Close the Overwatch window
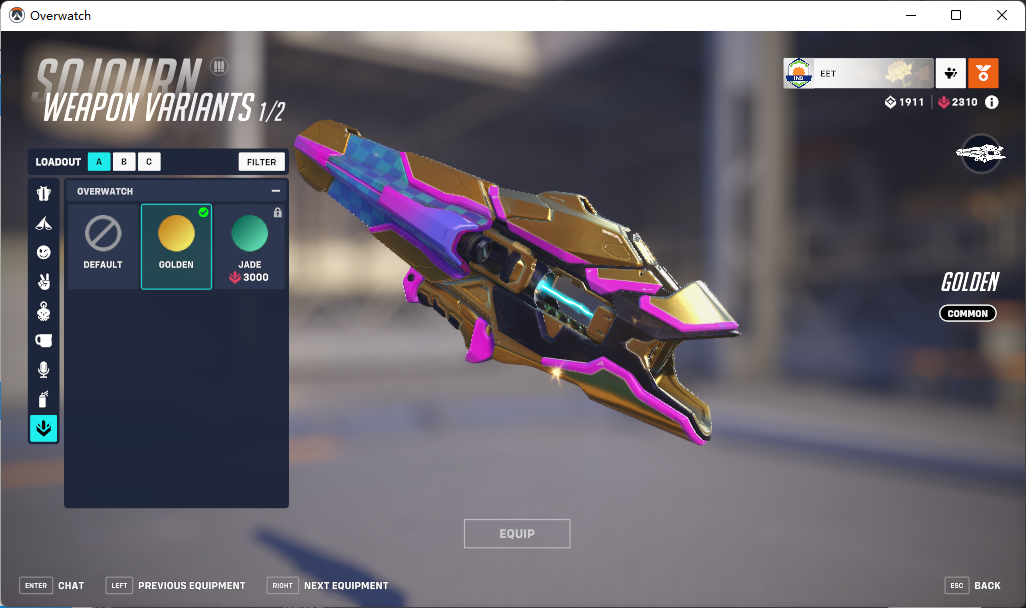Image resolution: width=1026 pixels, height=608 pixels. [1002, 15]
